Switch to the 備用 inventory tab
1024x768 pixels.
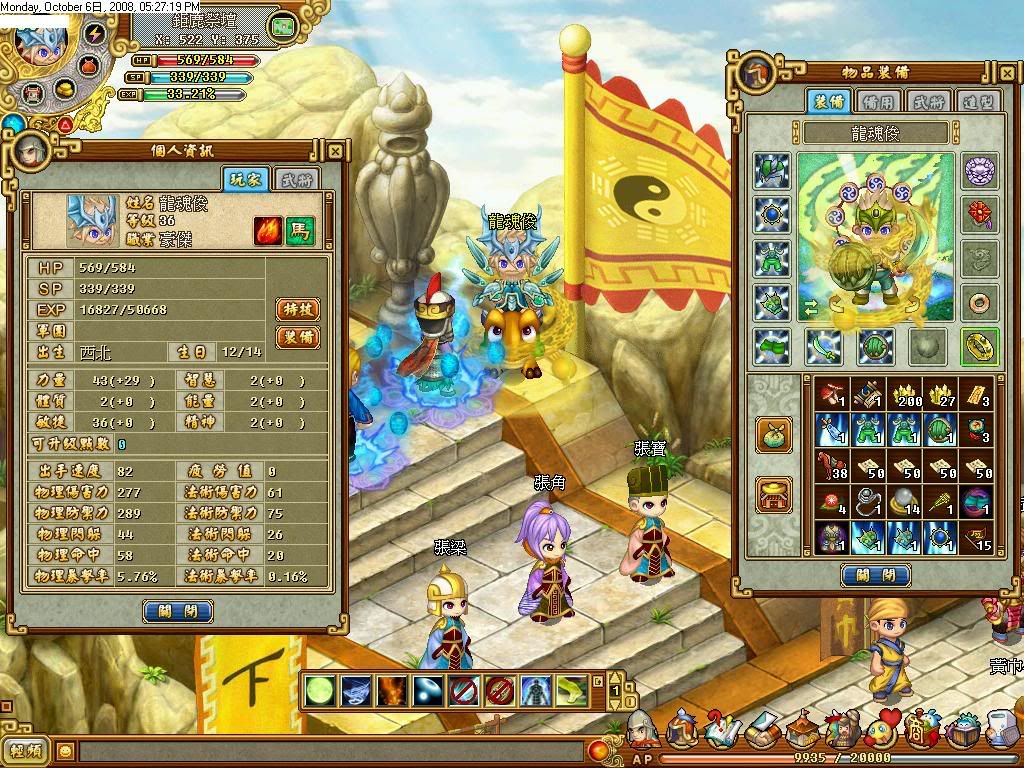tap(880, 100)
